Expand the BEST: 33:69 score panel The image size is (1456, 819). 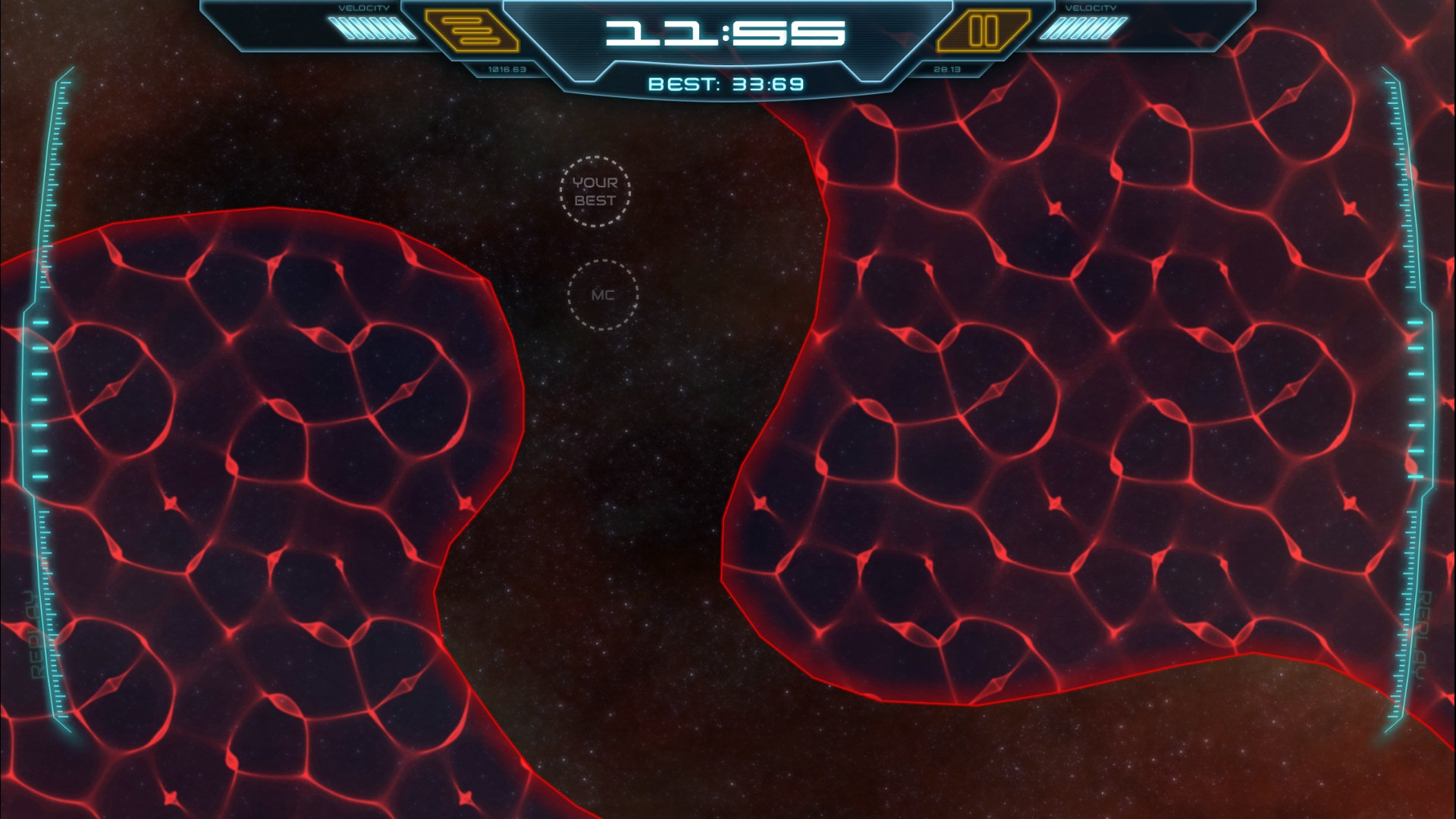(728, 83)
